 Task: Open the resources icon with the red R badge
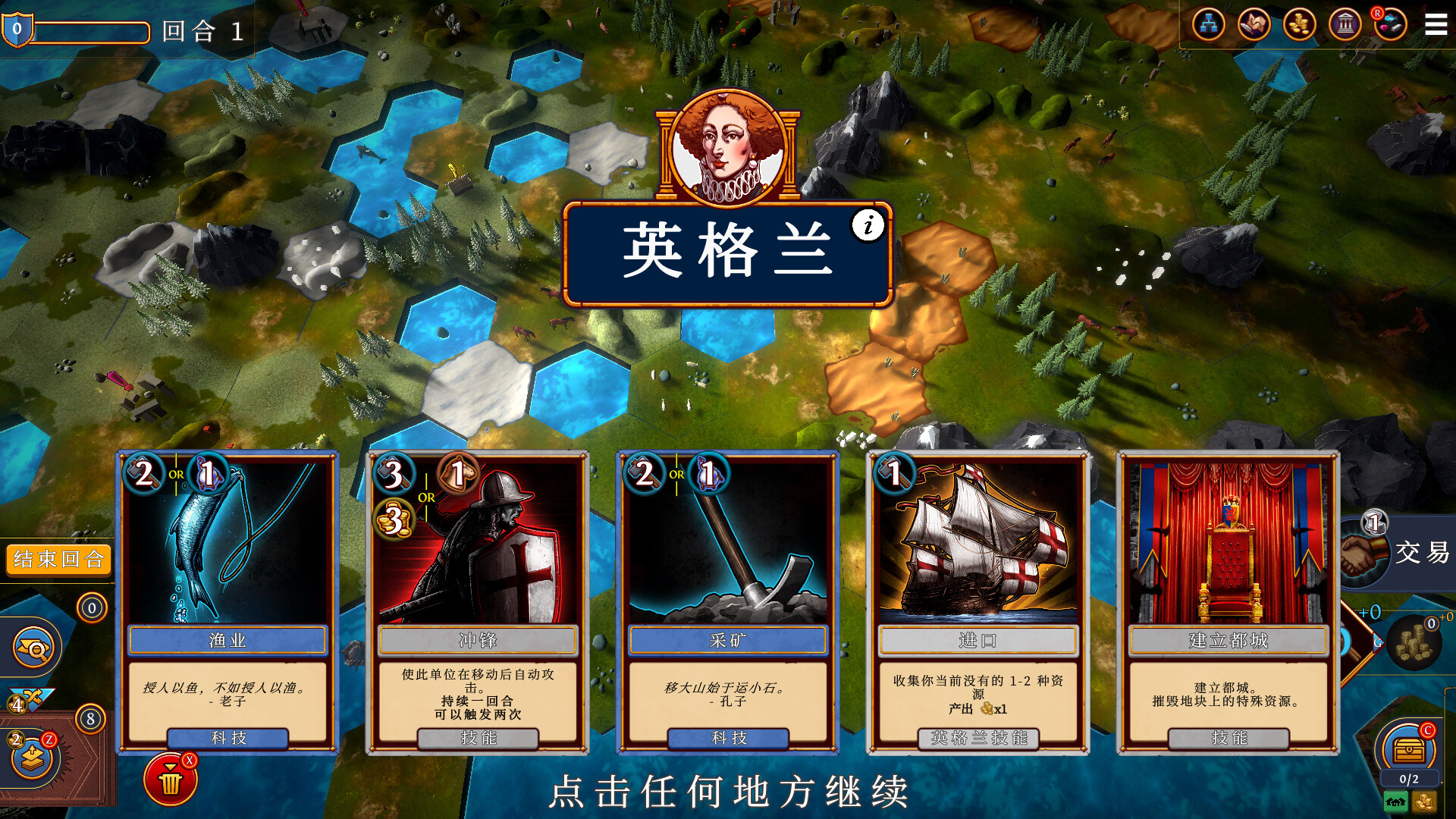(1392, 24)
